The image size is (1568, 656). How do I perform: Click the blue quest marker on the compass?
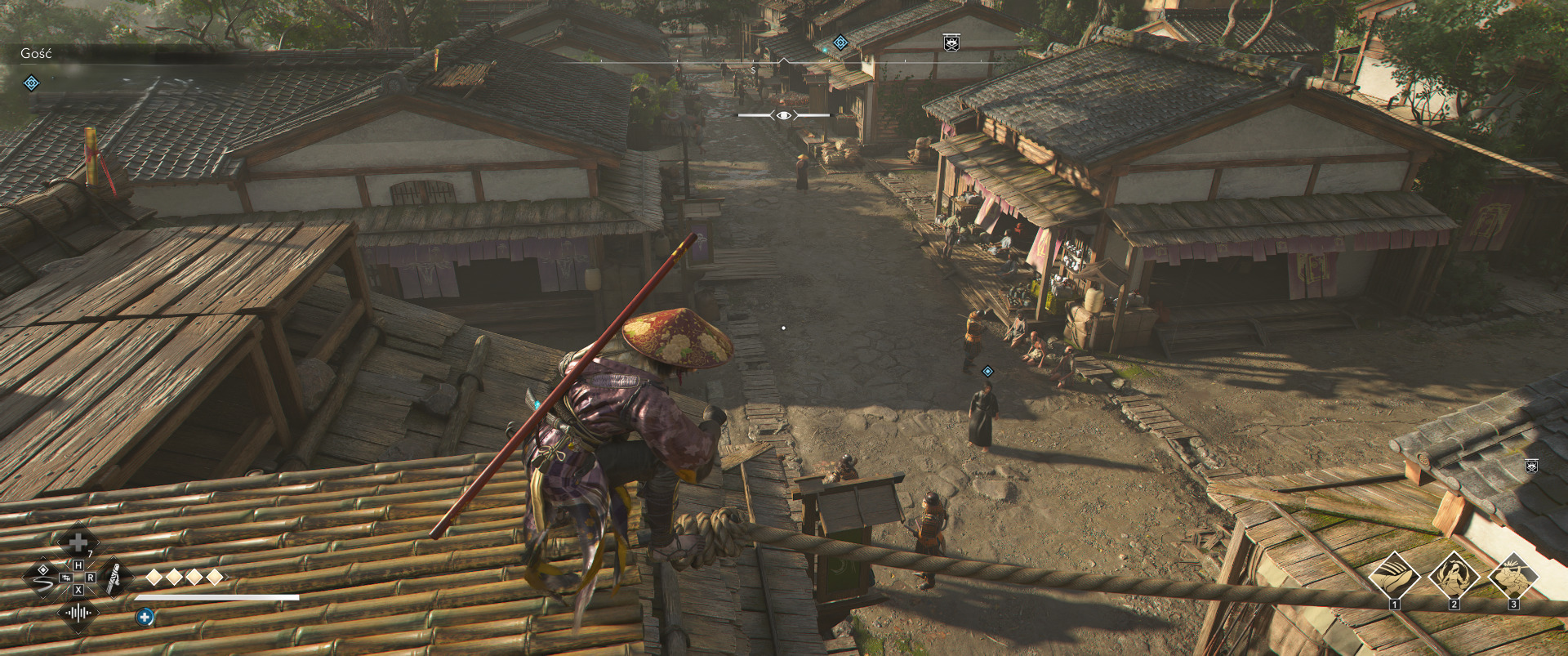click(x=840, y=42)
